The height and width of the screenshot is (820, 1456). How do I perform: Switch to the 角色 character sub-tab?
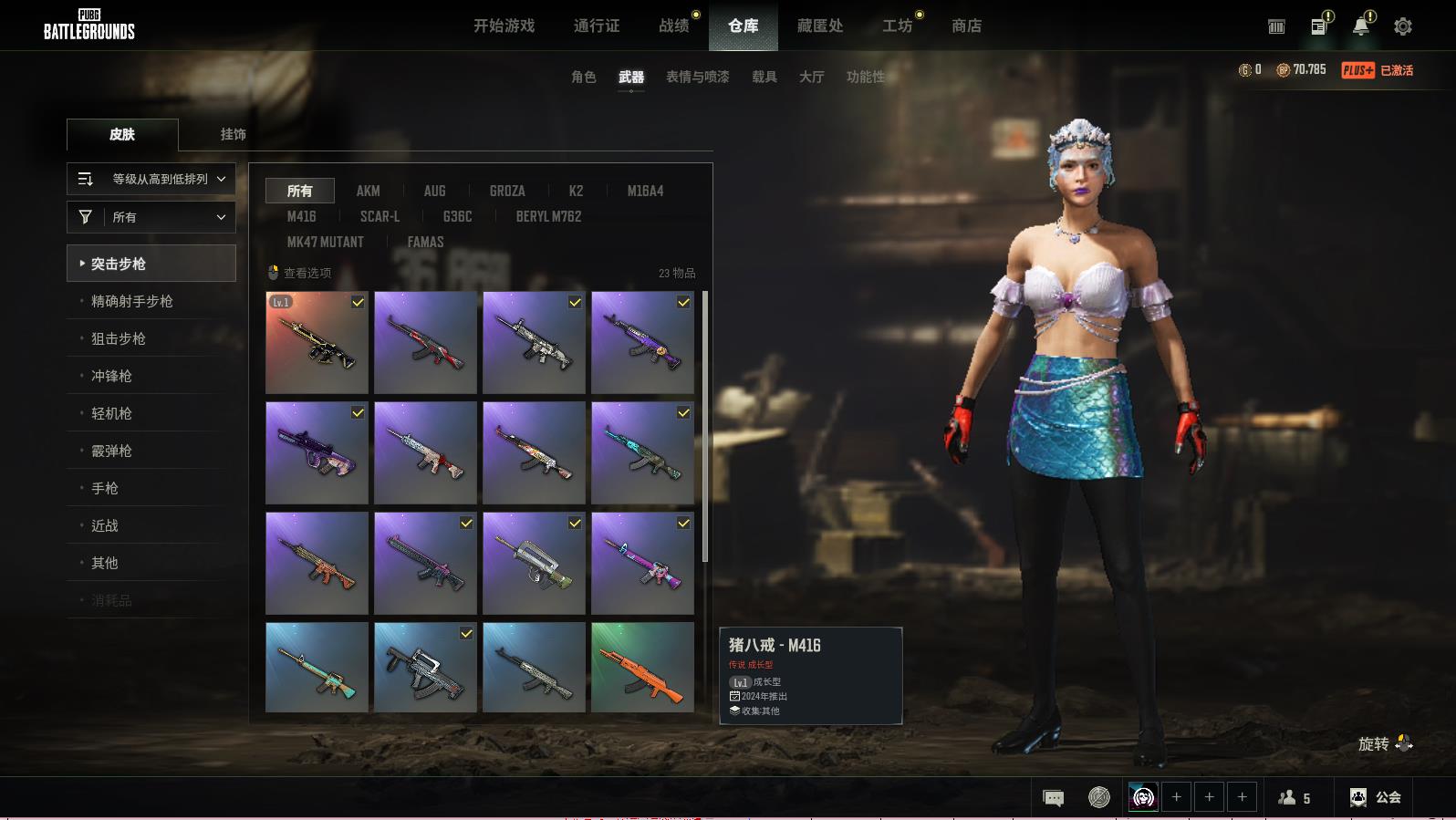coord(583,78)
